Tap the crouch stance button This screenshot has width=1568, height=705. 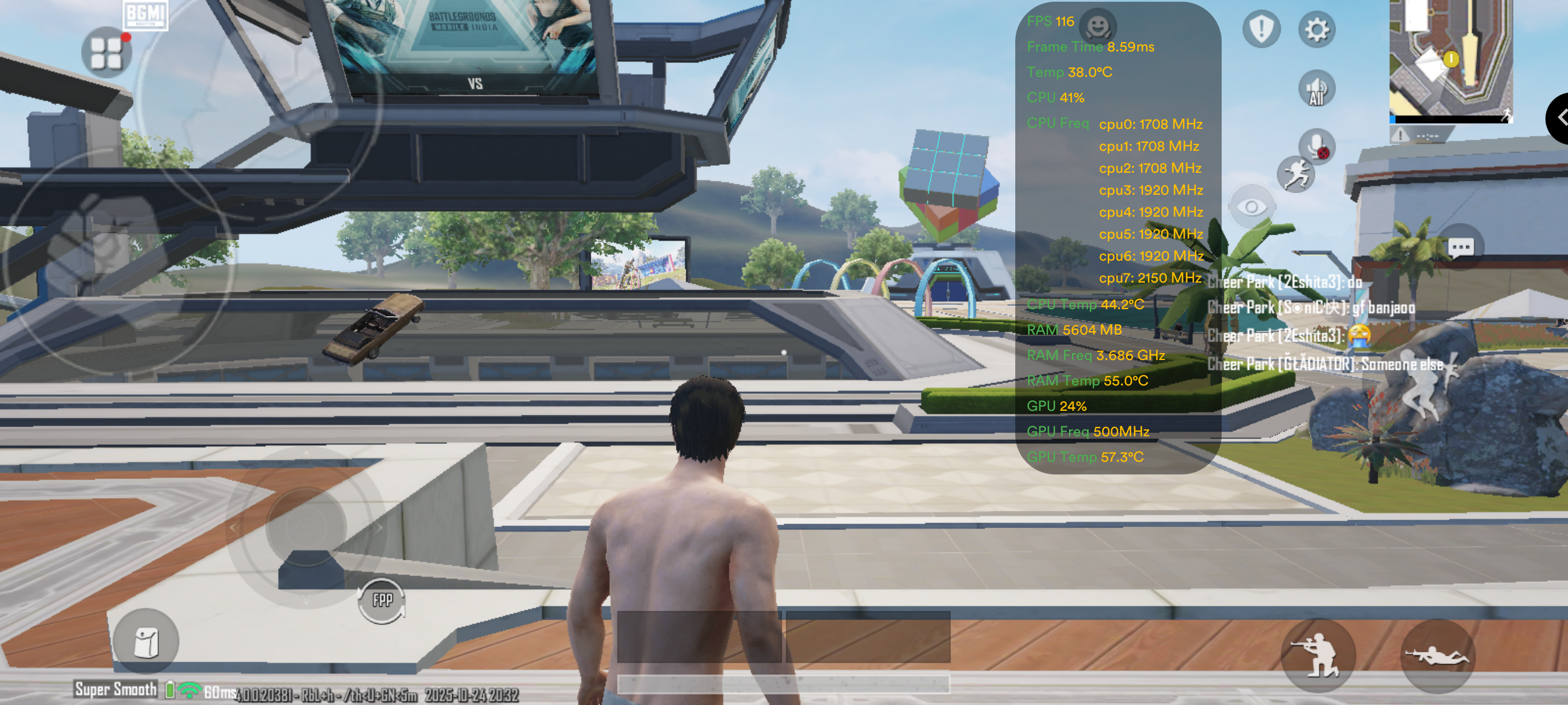tap(1318, 656)
